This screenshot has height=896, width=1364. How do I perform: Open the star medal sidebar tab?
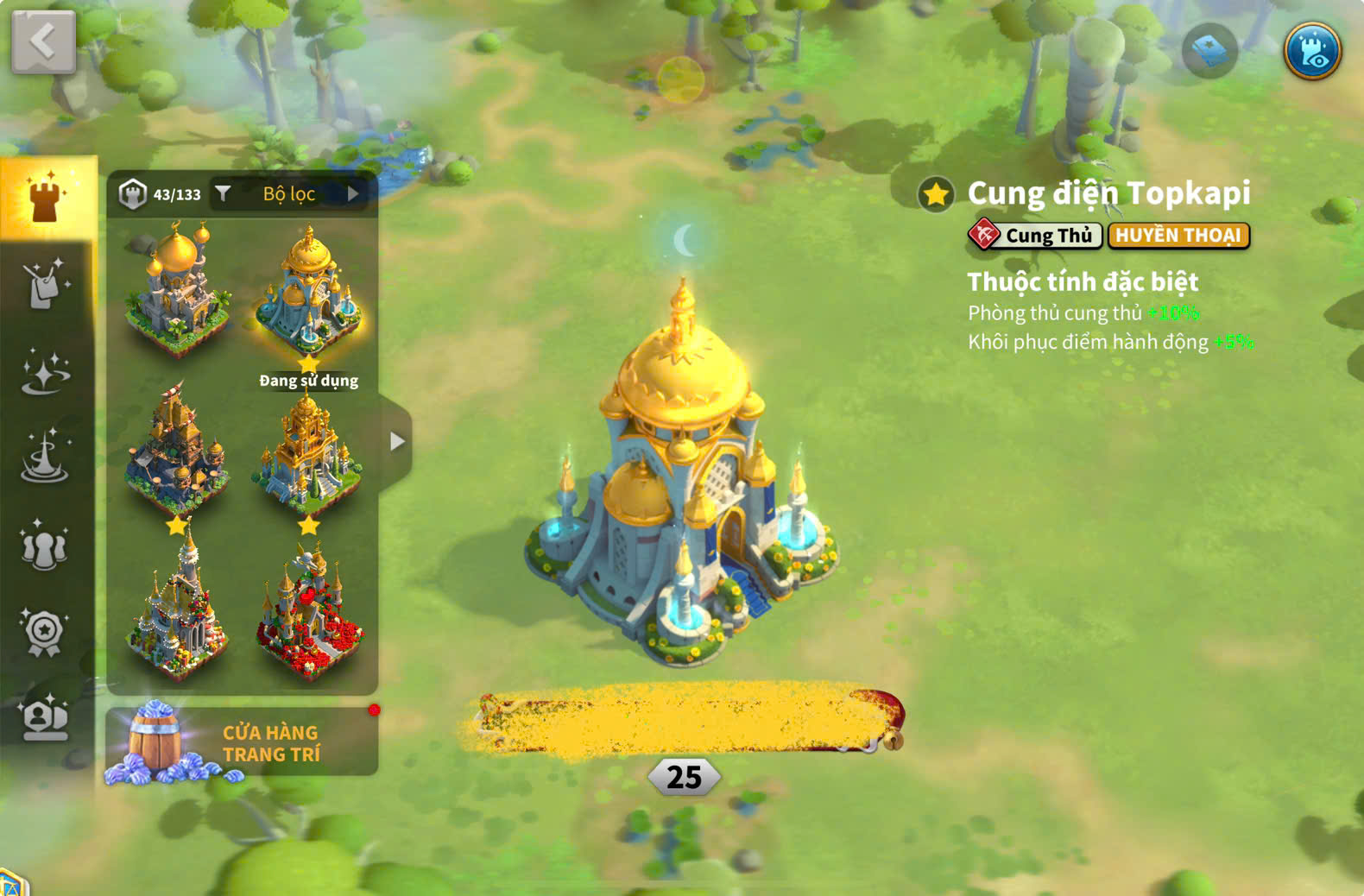(x=45, y=633)
